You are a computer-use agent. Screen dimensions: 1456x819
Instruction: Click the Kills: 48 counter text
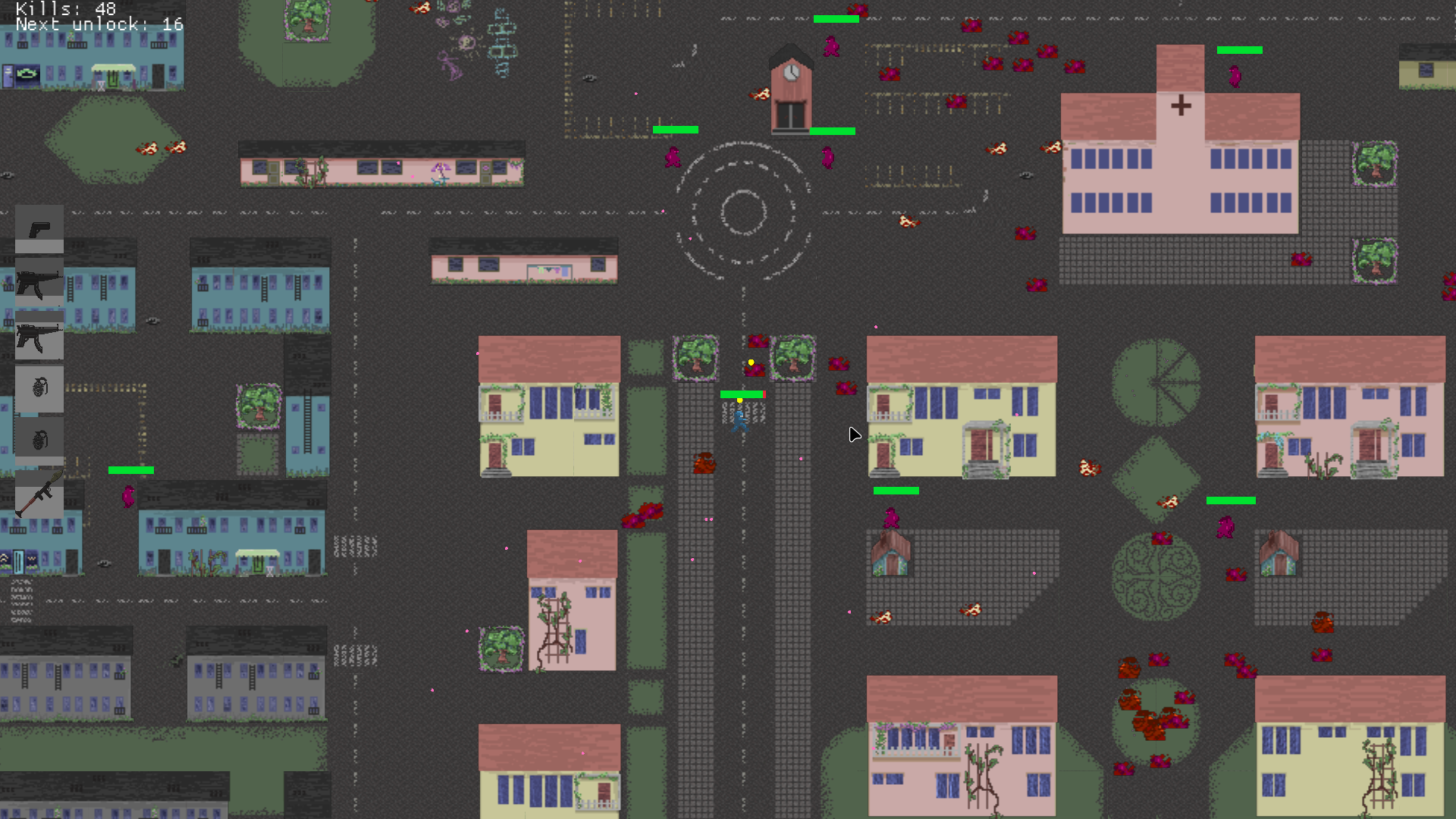click(64, 10)
